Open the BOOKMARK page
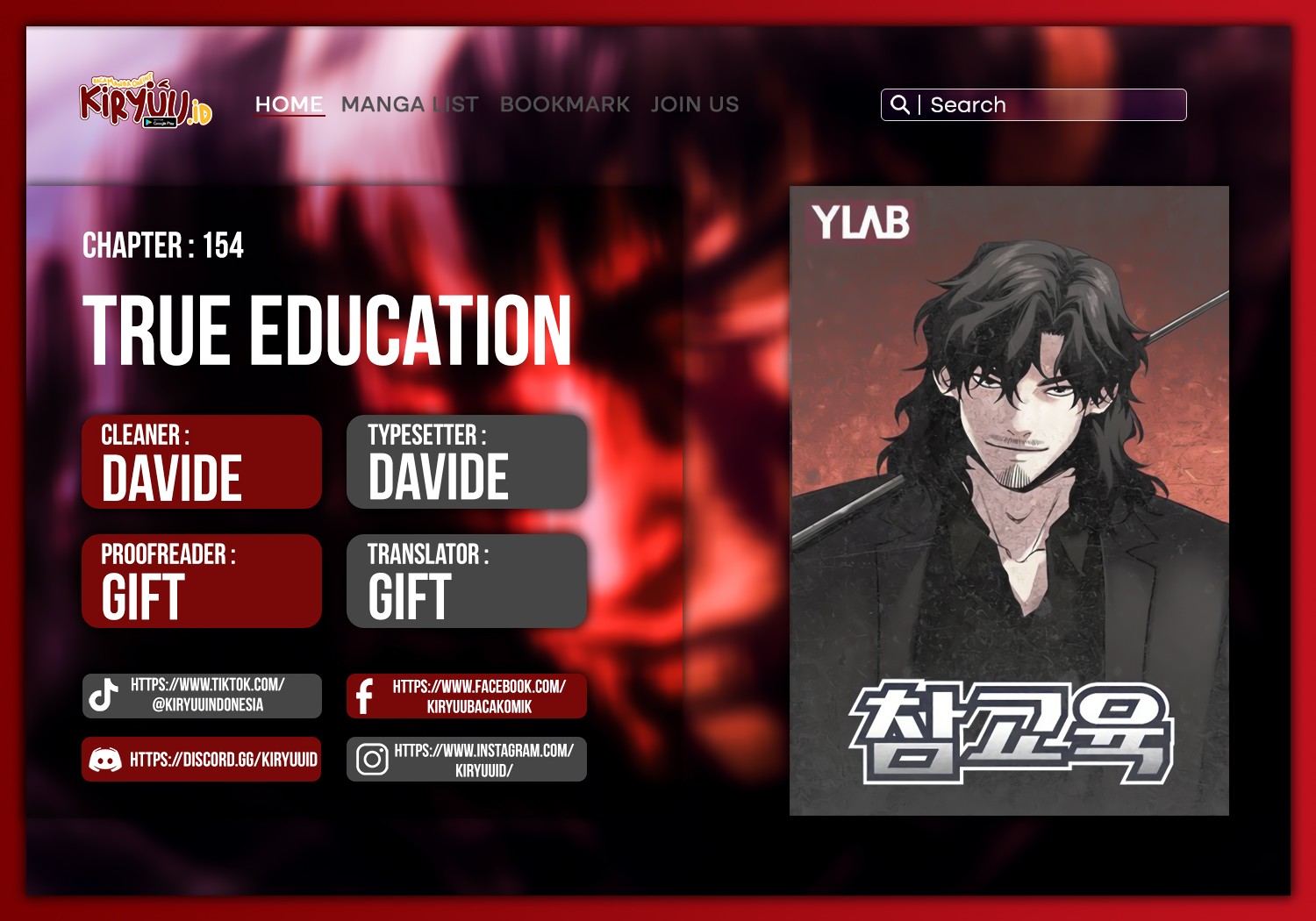 tap(564, 104)
